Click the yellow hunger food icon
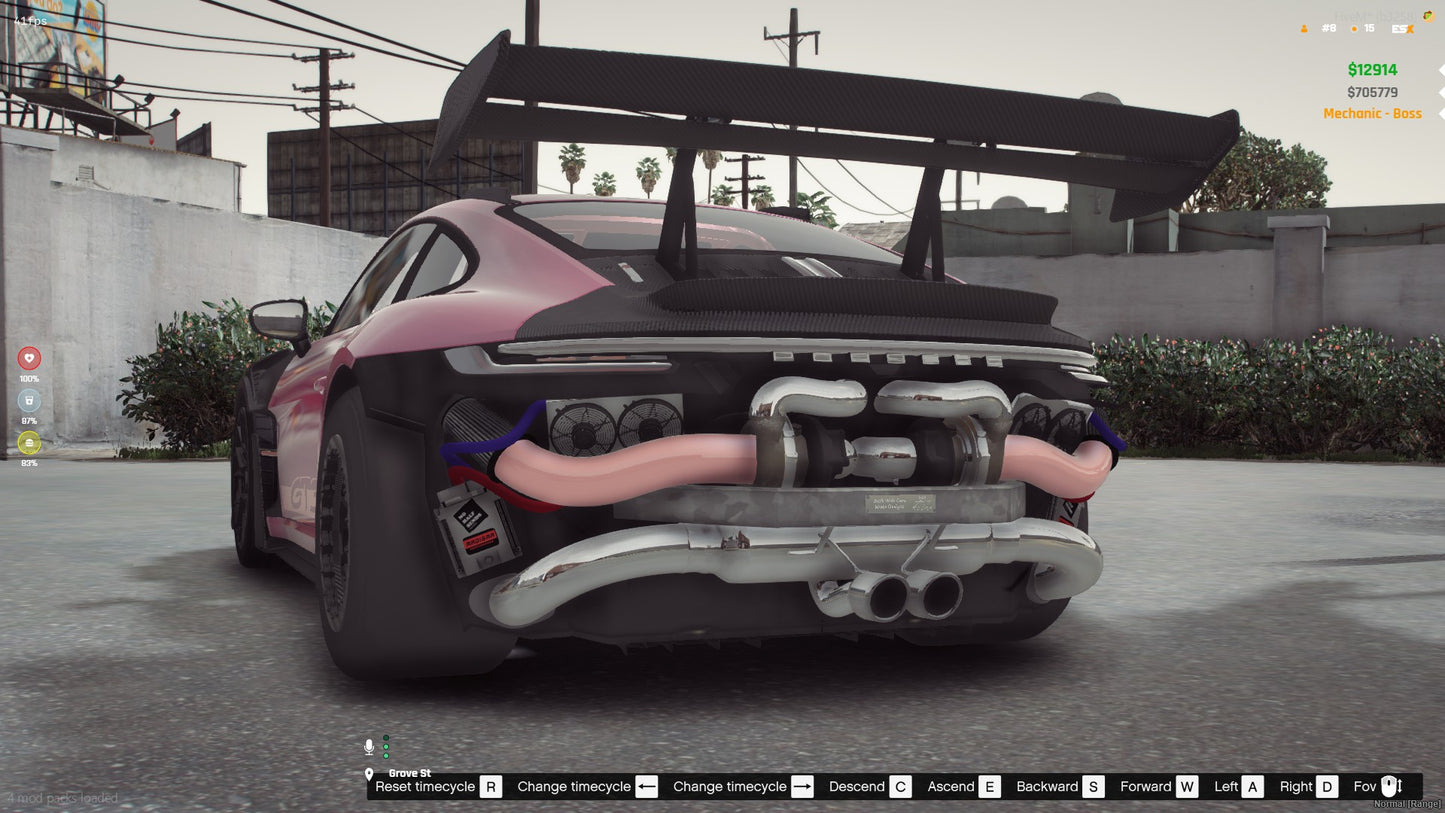Viewport: 1445px width, 813px height. point(29,444)
